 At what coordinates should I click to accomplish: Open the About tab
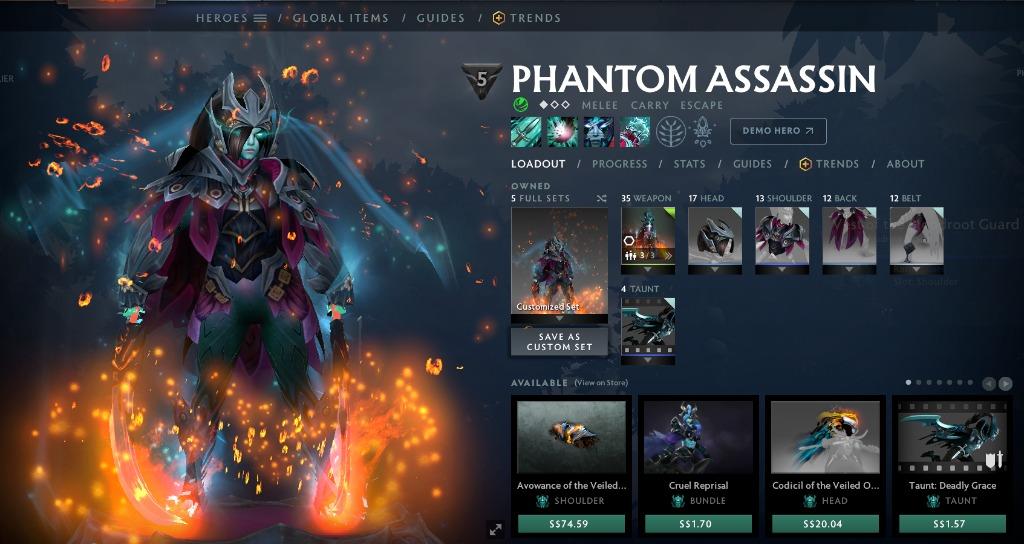point(905,164)
